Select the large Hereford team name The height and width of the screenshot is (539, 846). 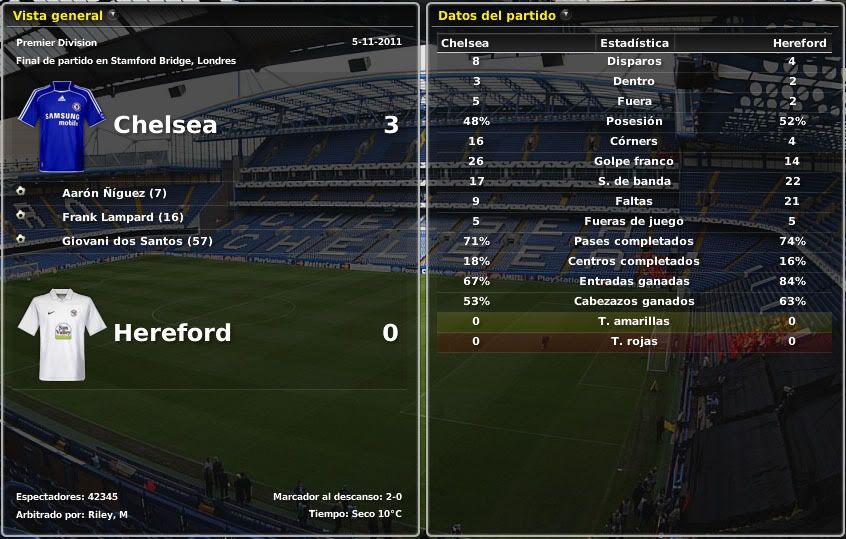point(172,333)
